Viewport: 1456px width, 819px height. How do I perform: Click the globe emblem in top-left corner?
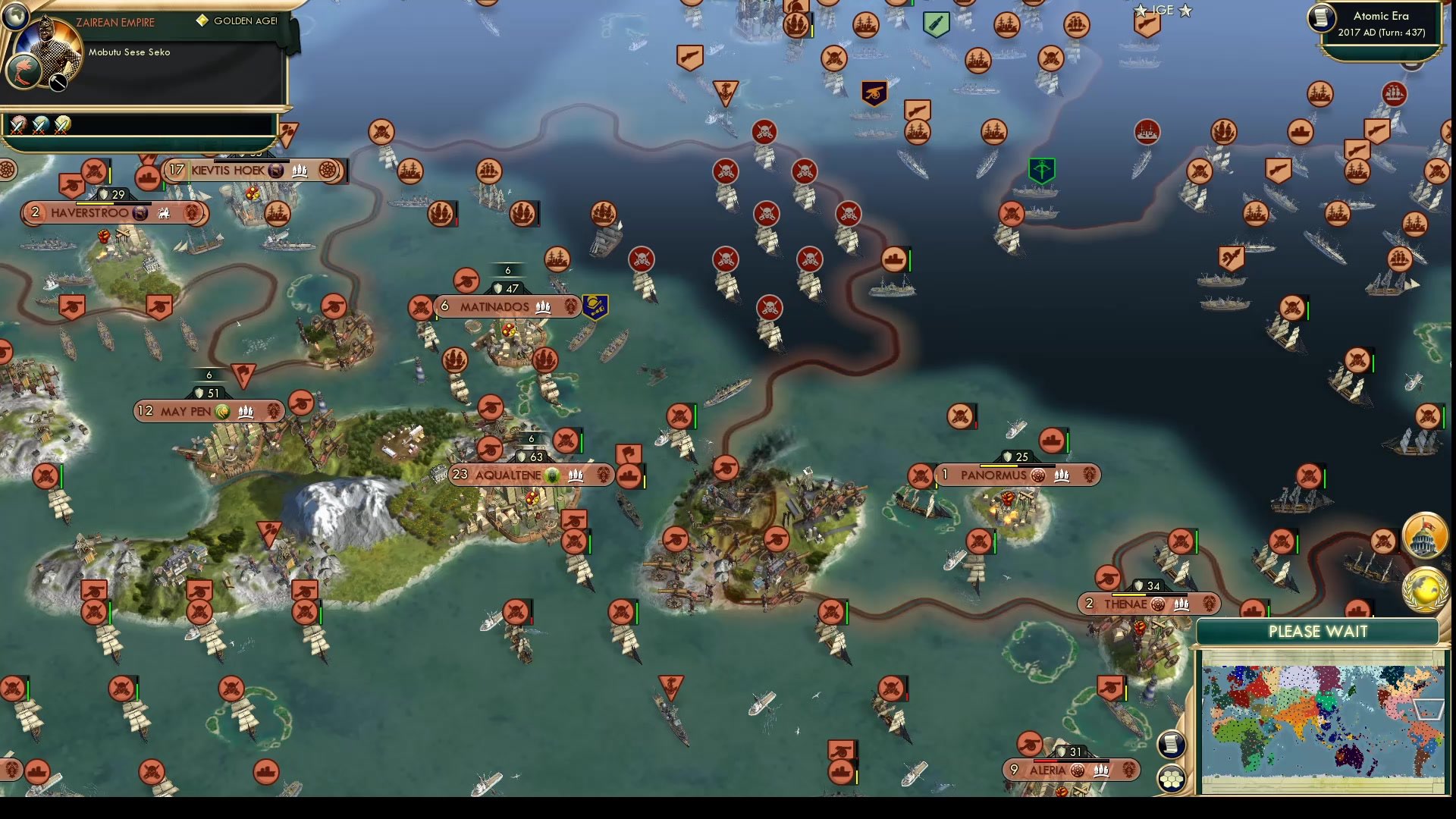click(15, 17)
